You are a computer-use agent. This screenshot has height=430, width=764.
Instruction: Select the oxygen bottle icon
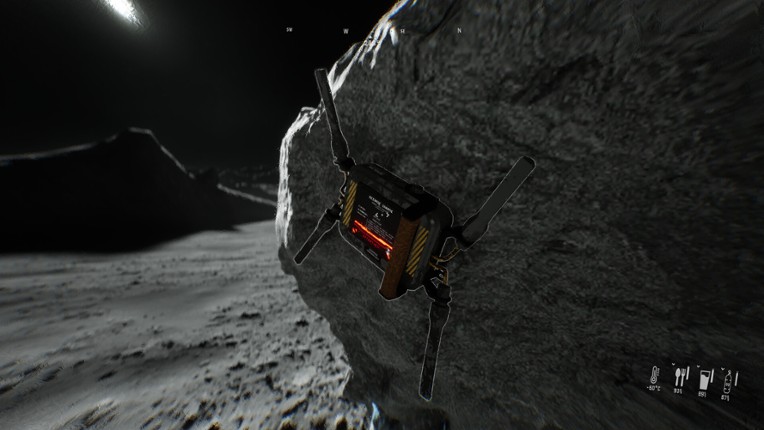click(729, 378)
